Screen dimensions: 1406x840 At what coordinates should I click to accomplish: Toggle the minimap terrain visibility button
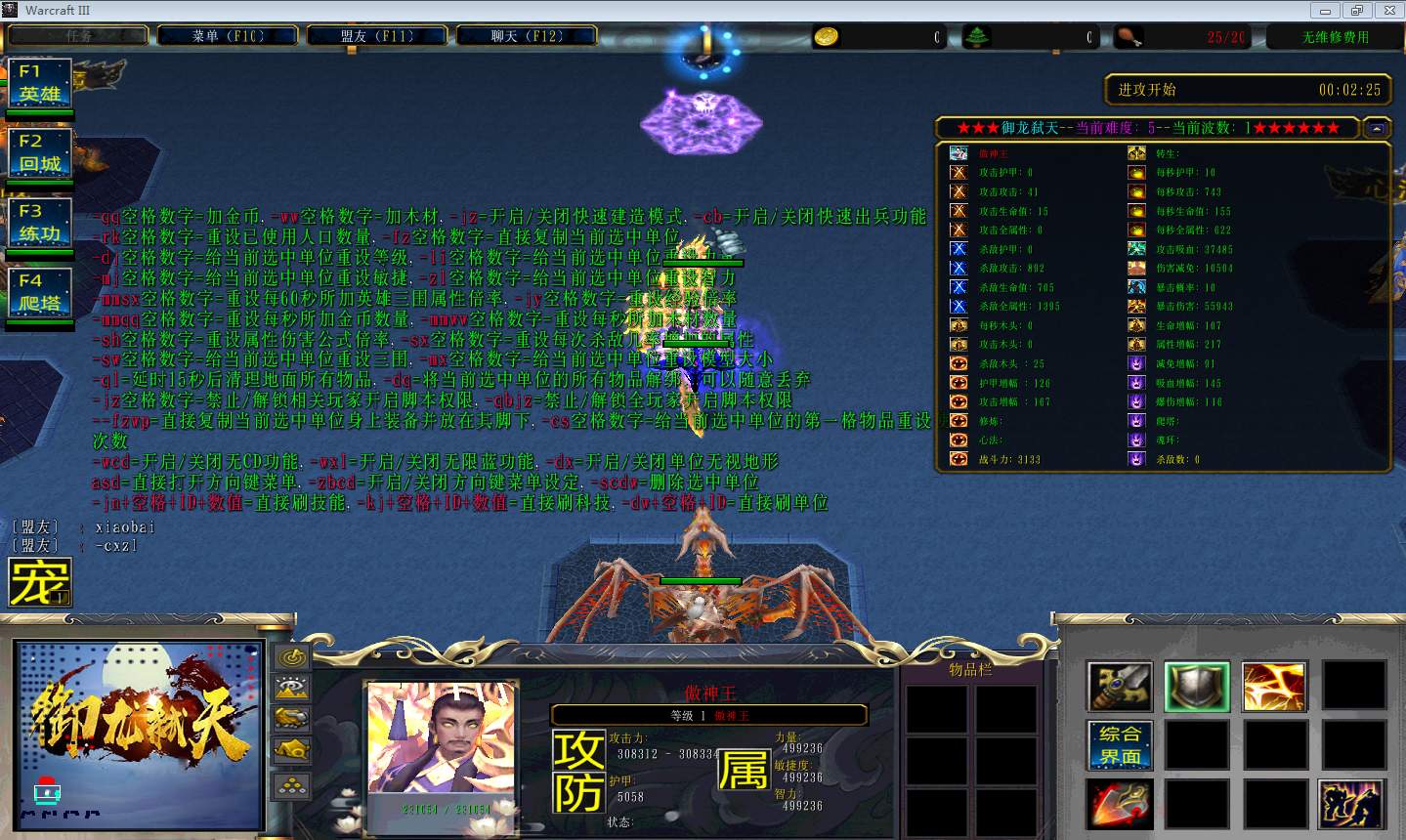292,689
